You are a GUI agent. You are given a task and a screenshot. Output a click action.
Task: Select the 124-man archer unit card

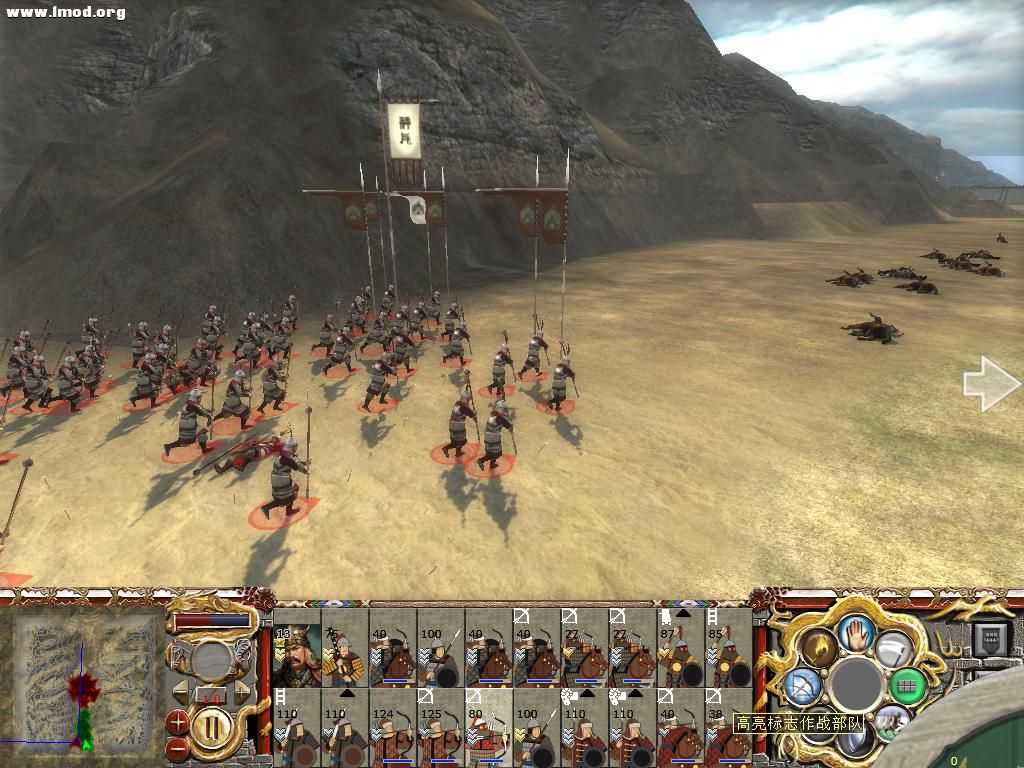(393, 727)
